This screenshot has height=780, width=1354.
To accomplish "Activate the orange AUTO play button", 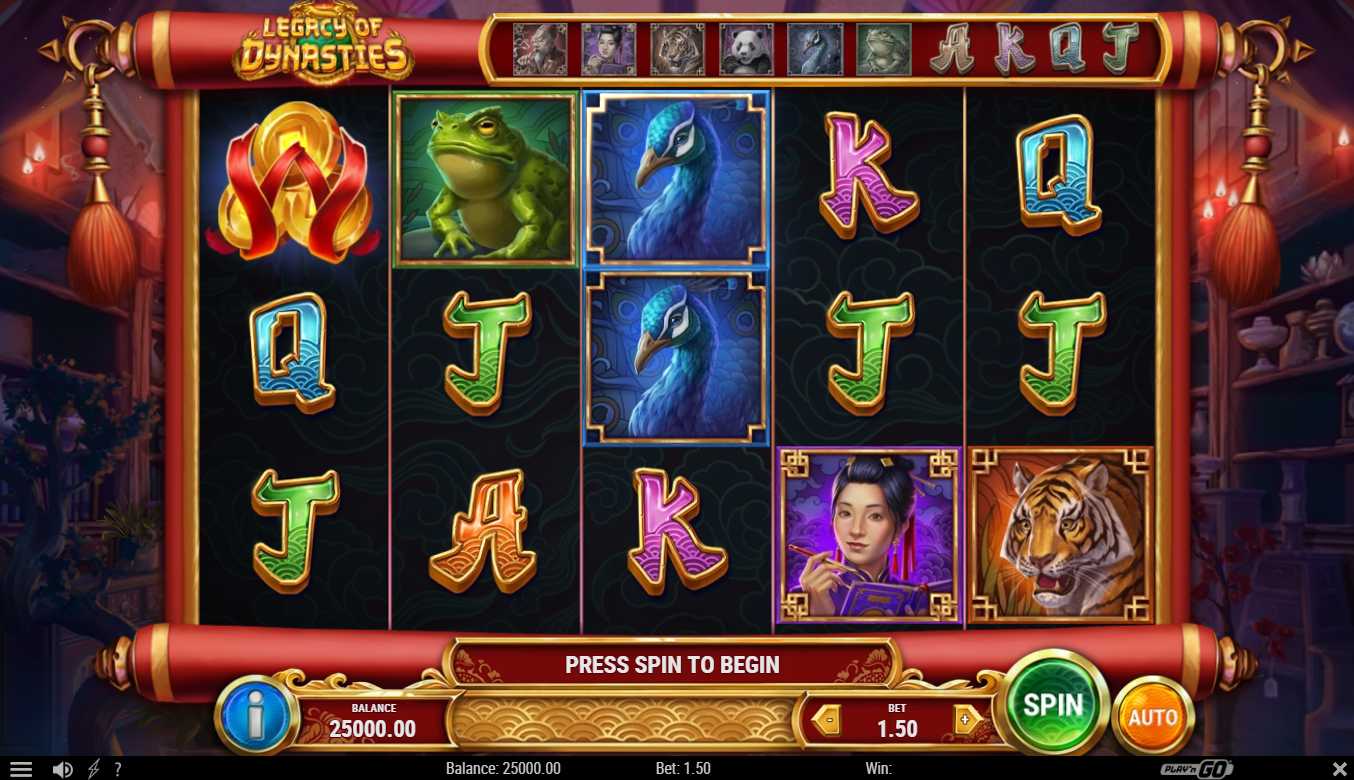I will pyautogui.click(x=1152, y=716).
